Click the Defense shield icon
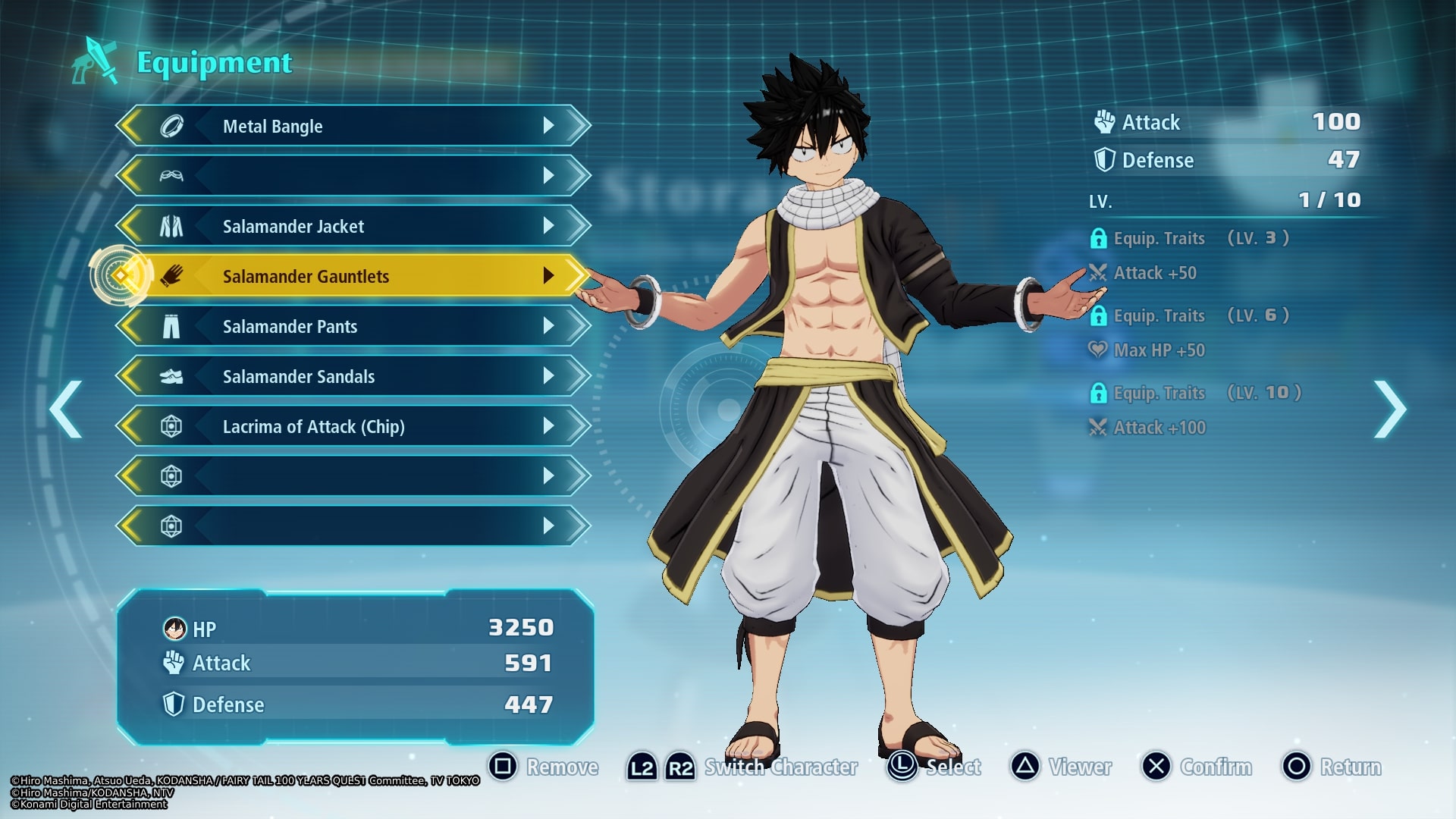The height and width of the screenshot is (819, 1456). (1103, 160)
